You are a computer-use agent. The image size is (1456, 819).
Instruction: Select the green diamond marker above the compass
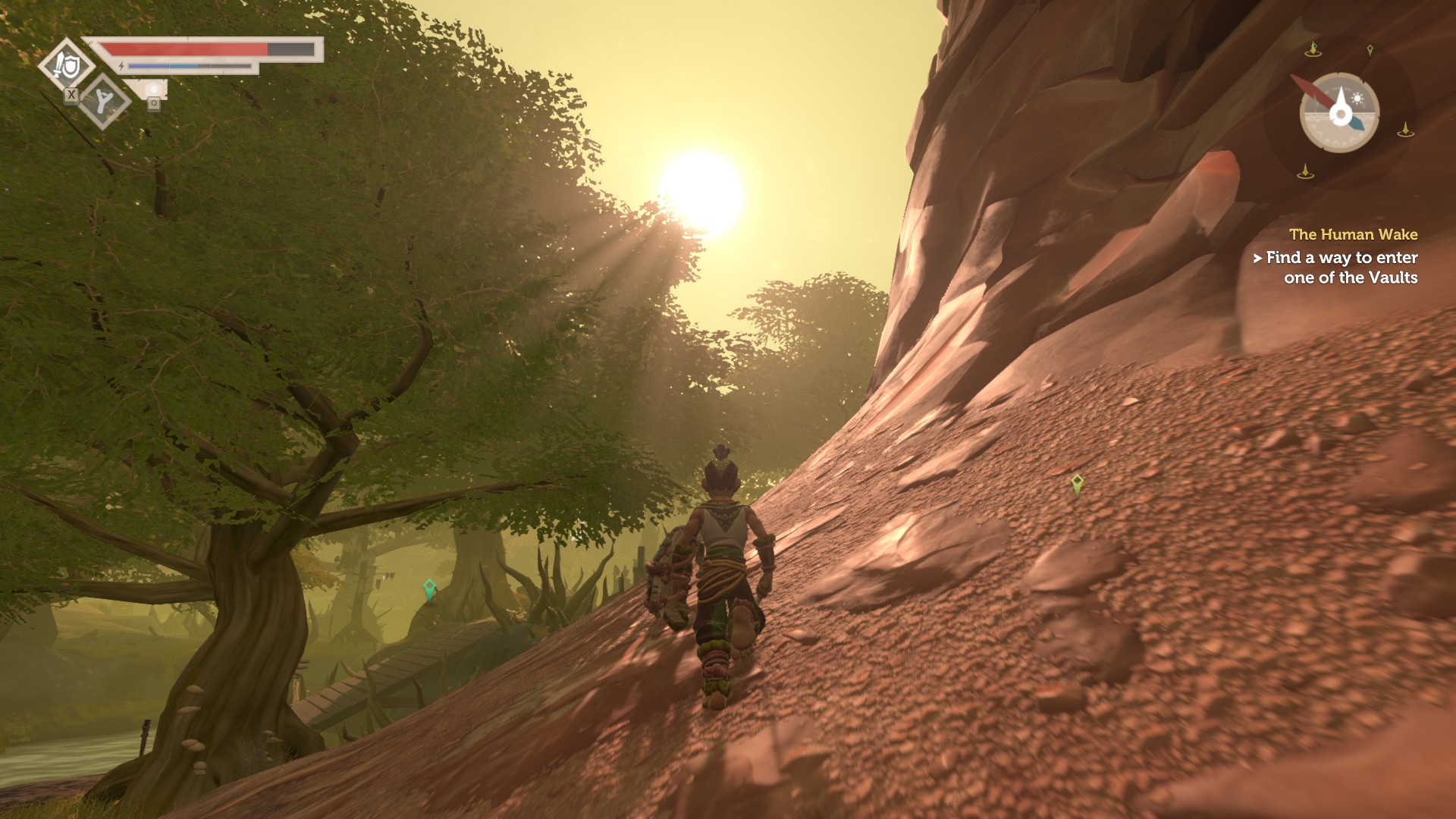pyautogui.click(x=1370, y=51)
